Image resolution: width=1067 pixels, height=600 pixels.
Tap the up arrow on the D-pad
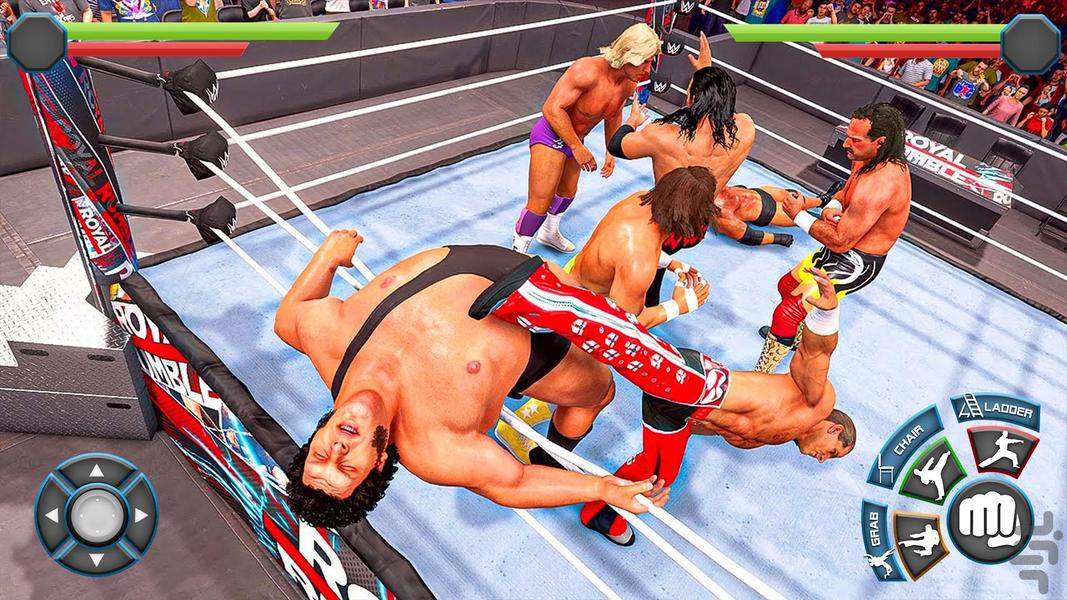(96, 470)
